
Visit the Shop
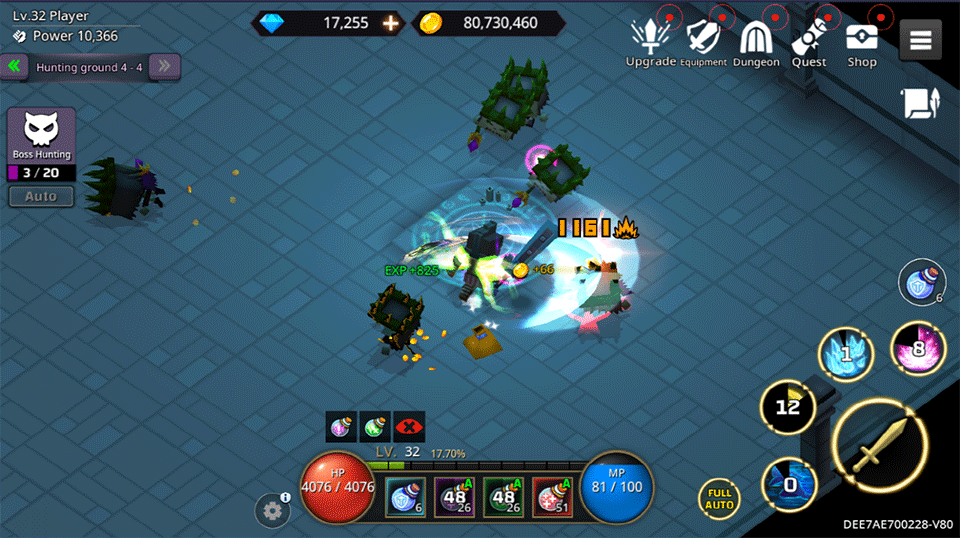point(862,42)
